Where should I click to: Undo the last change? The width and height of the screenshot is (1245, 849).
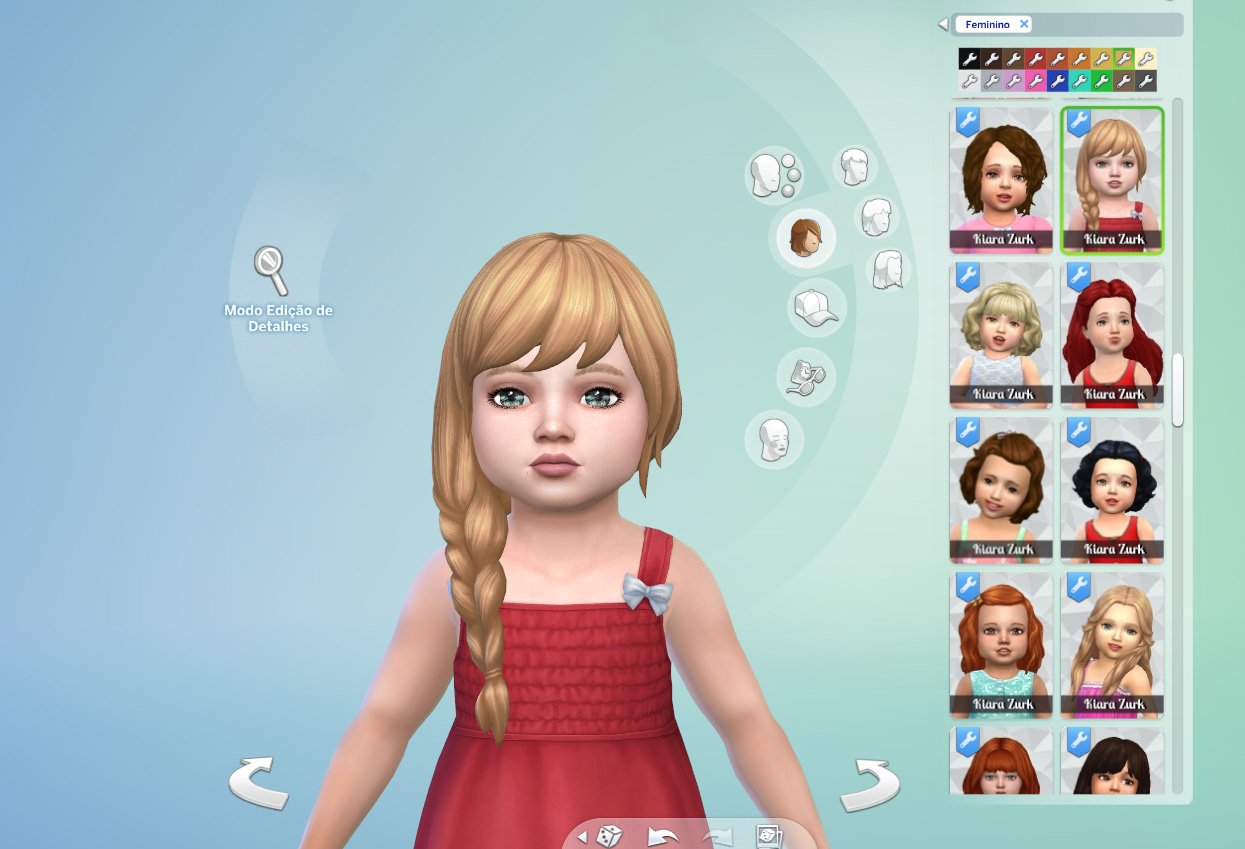coord(663,835)
